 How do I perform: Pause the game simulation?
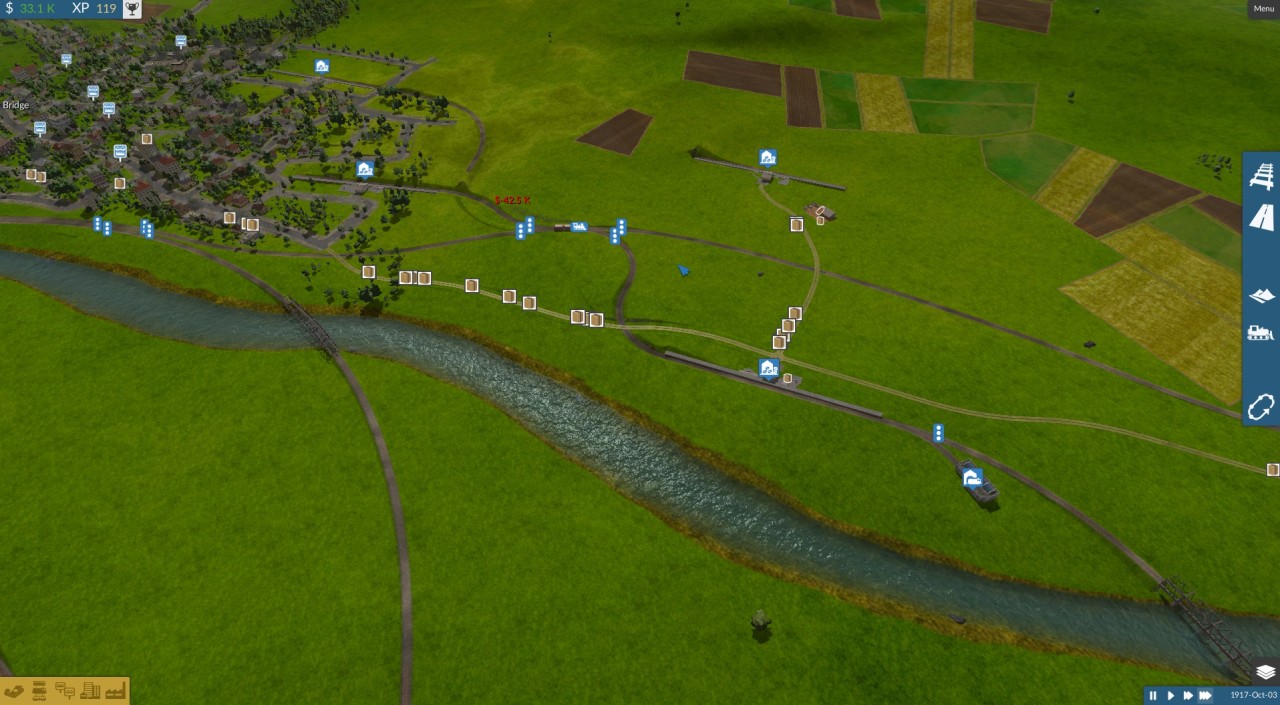click(x=1153, y=695)
